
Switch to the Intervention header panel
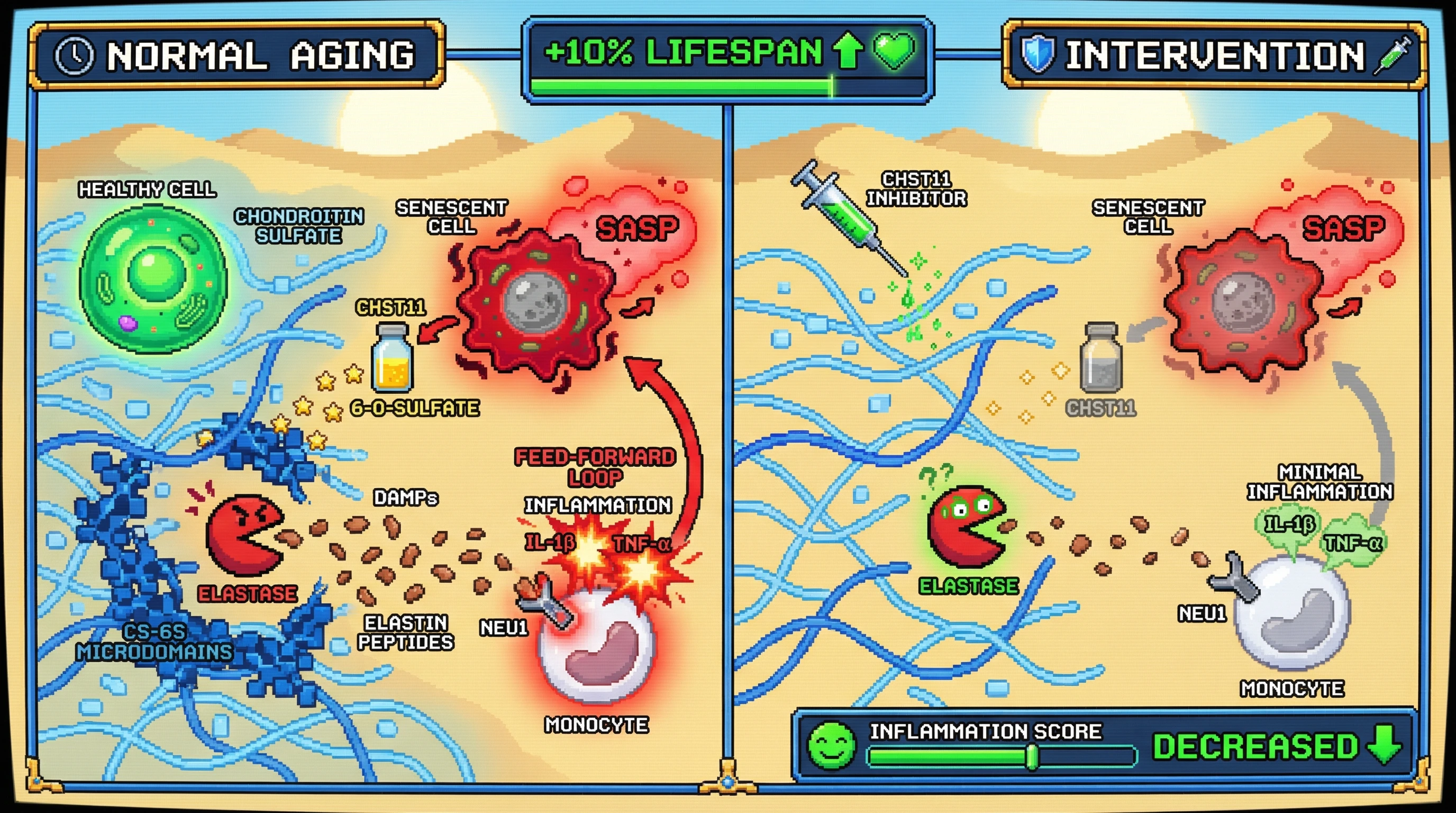[1213, 56]
